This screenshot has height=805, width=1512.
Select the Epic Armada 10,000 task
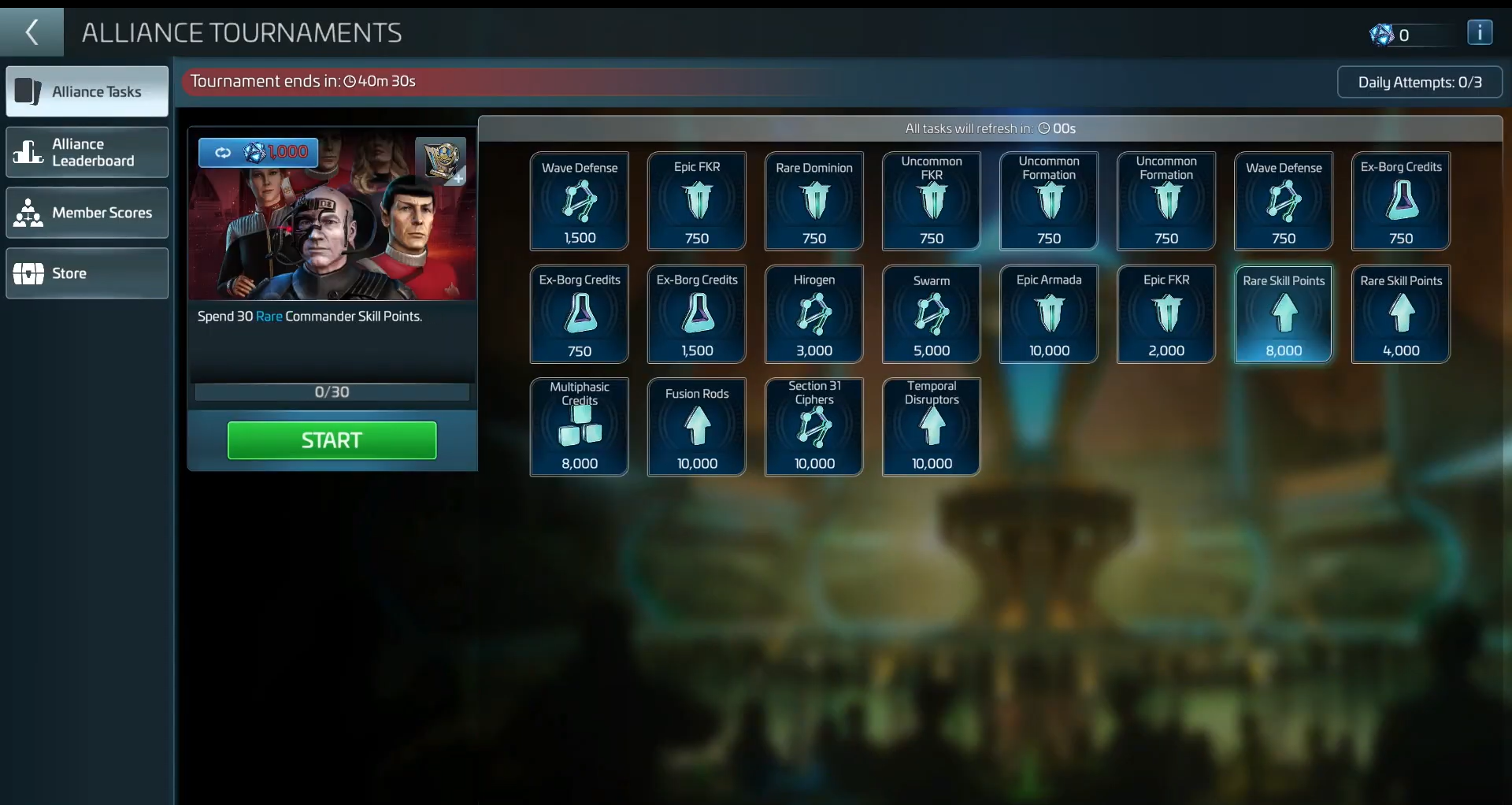[x=1048, y=313]
